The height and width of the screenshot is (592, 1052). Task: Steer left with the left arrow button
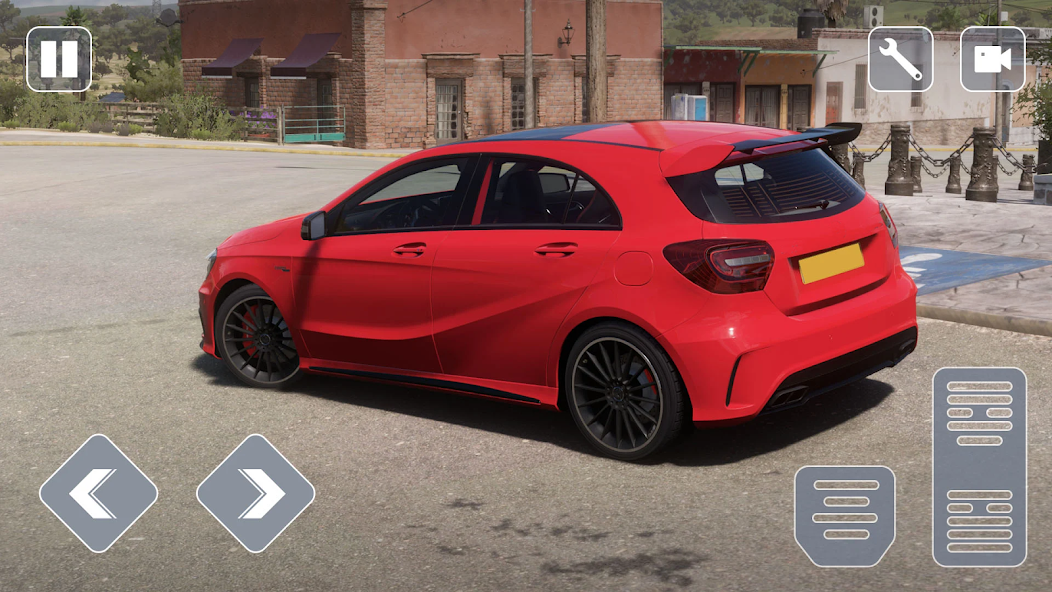click(98, 493)
